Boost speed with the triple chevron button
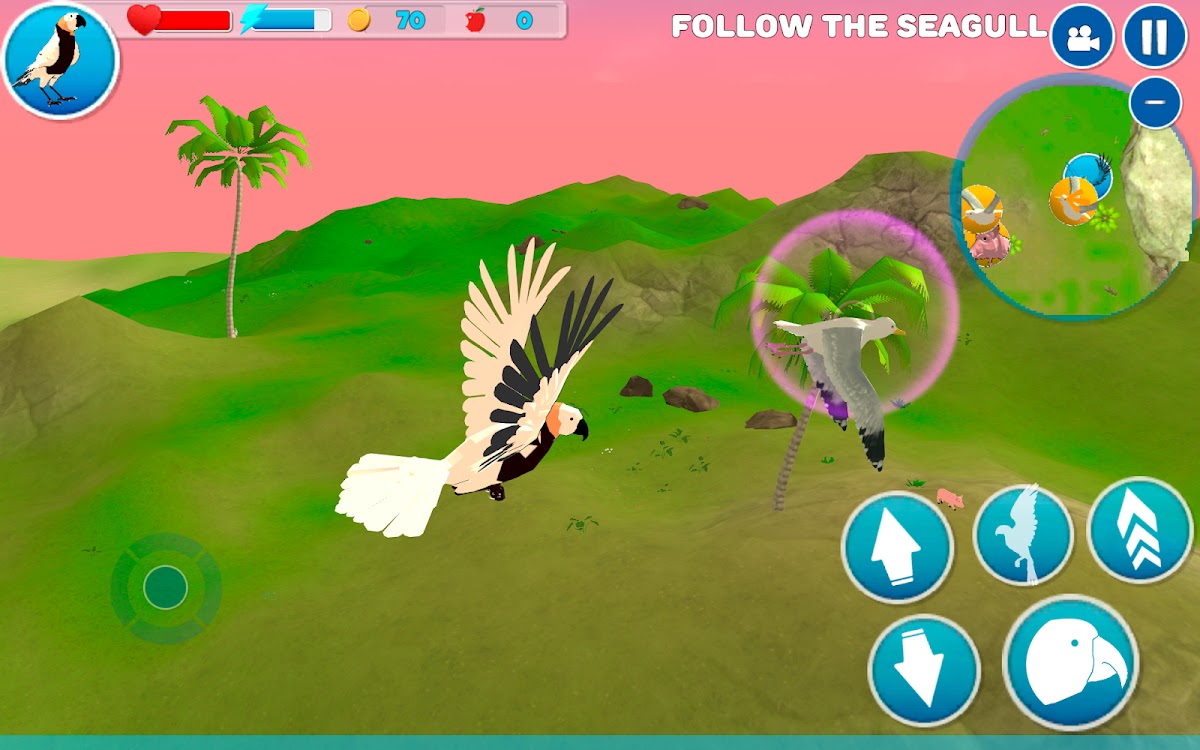 tap(1139, 530)
